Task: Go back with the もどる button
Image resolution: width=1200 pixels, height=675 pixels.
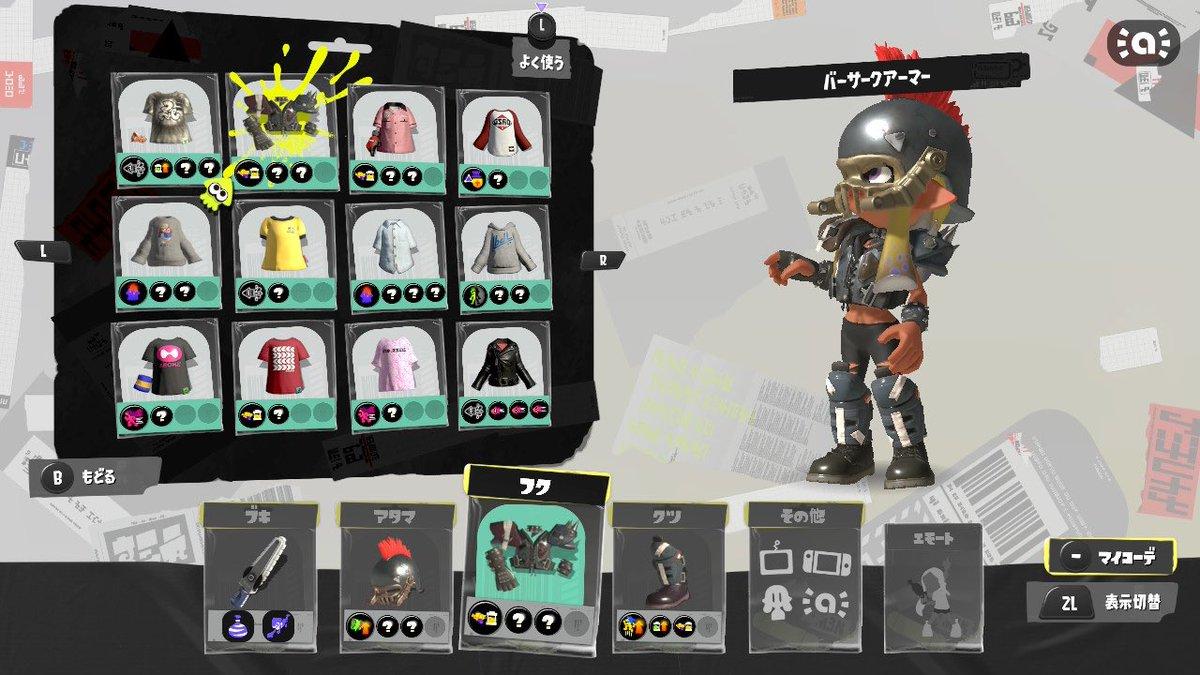Action: tap(95, 478)
